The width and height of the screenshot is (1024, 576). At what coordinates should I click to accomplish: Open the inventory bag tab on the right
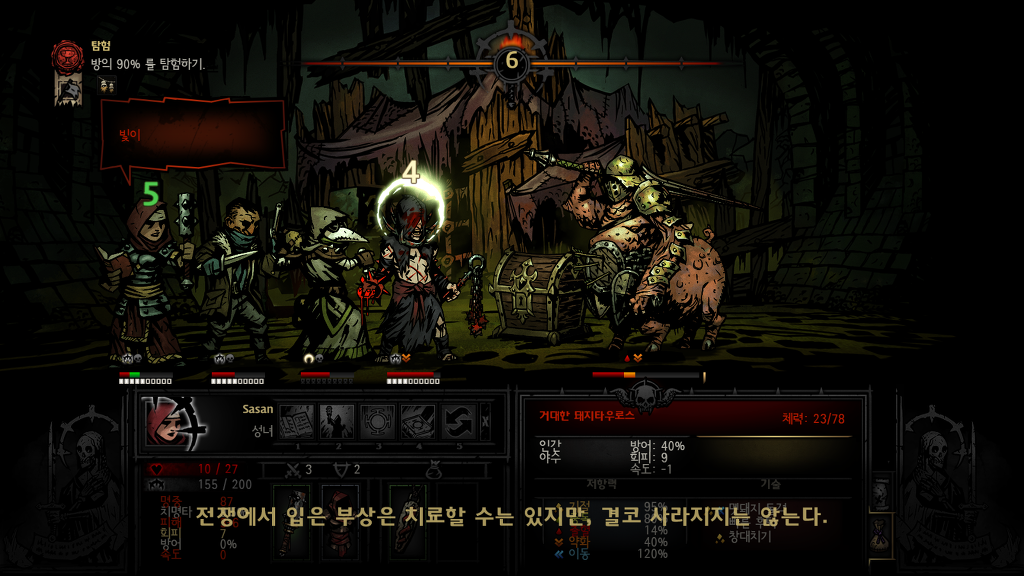(881, 535)
